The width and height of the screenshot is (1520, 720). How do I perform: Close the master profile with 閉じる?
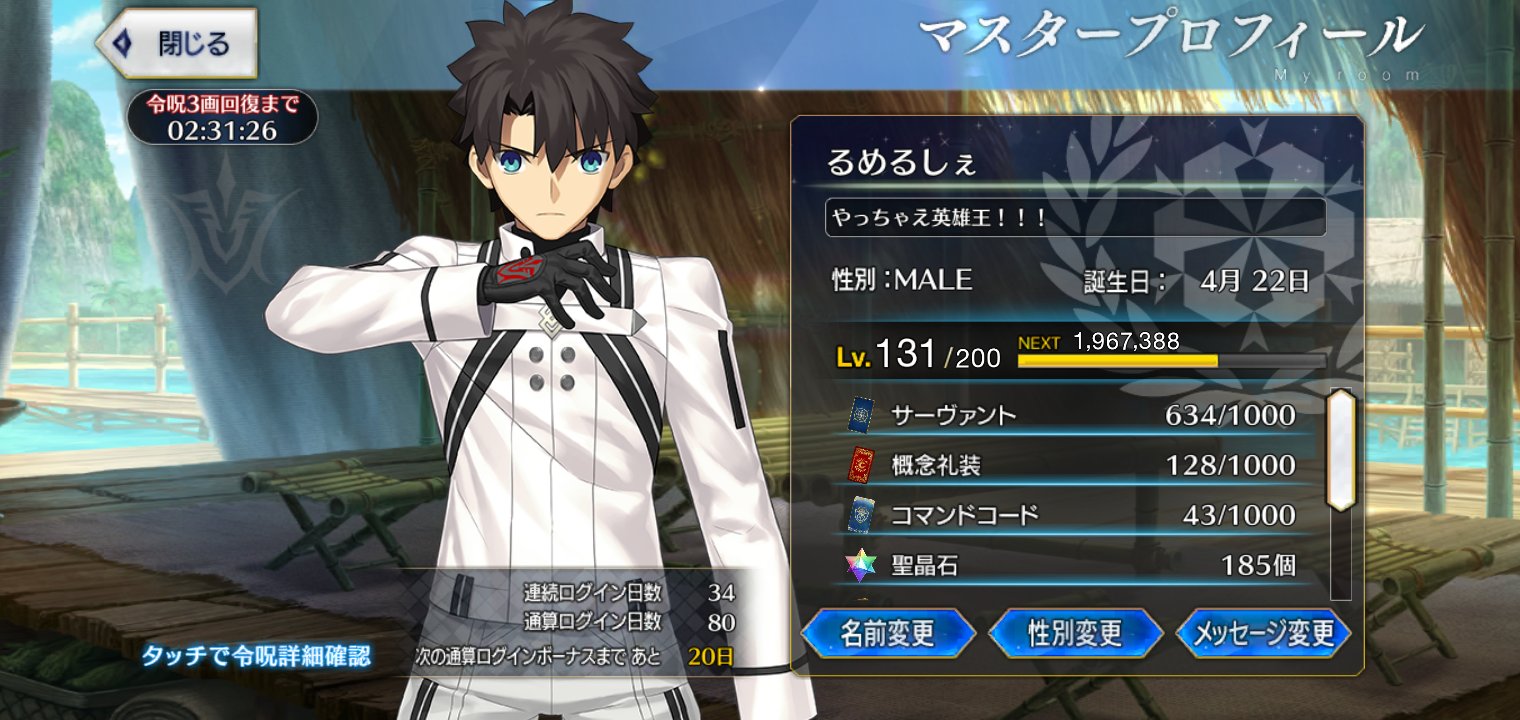tap(177, 43)
